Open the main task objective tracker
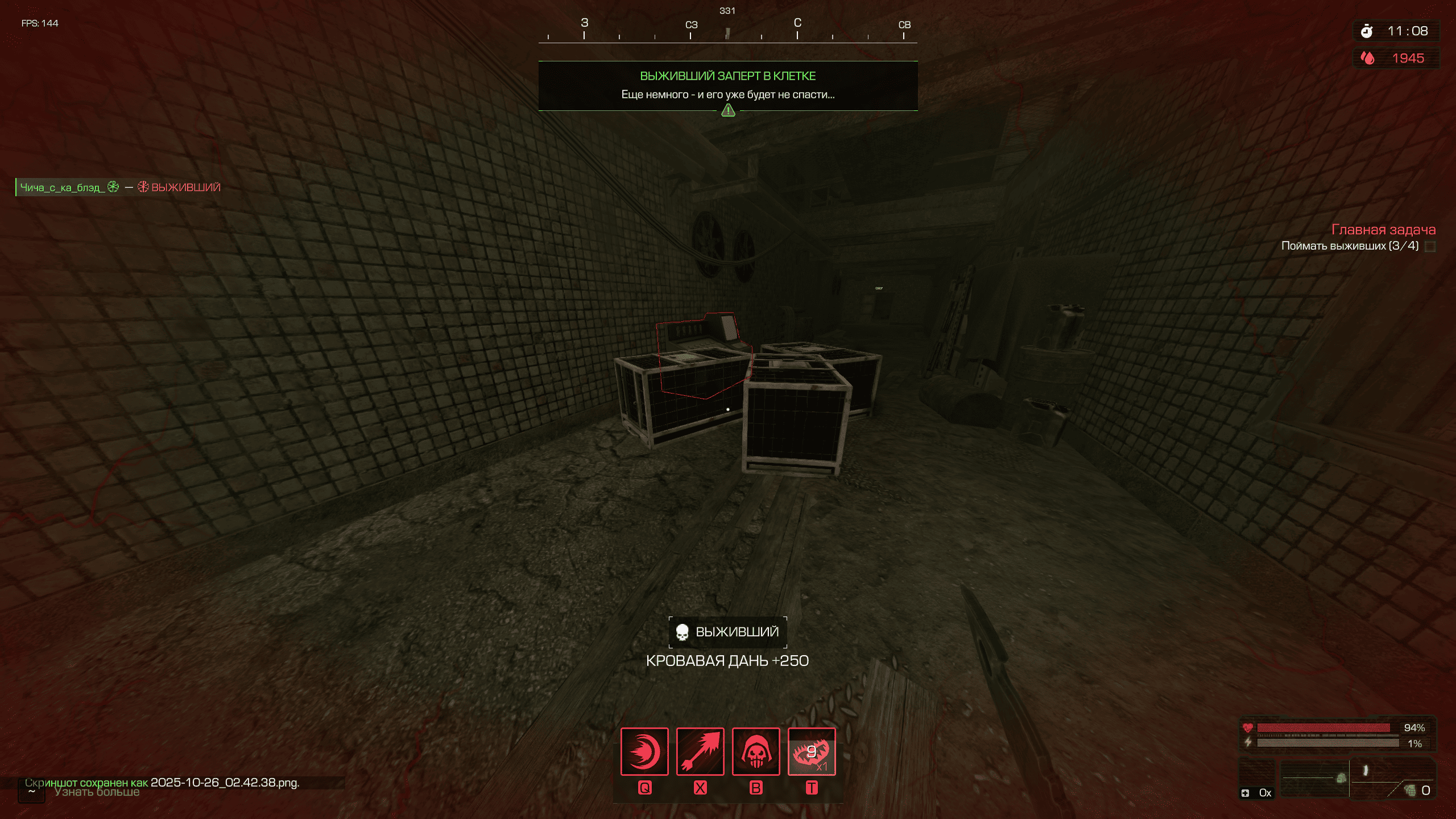1456x819 pixels. coord(1383,230)
